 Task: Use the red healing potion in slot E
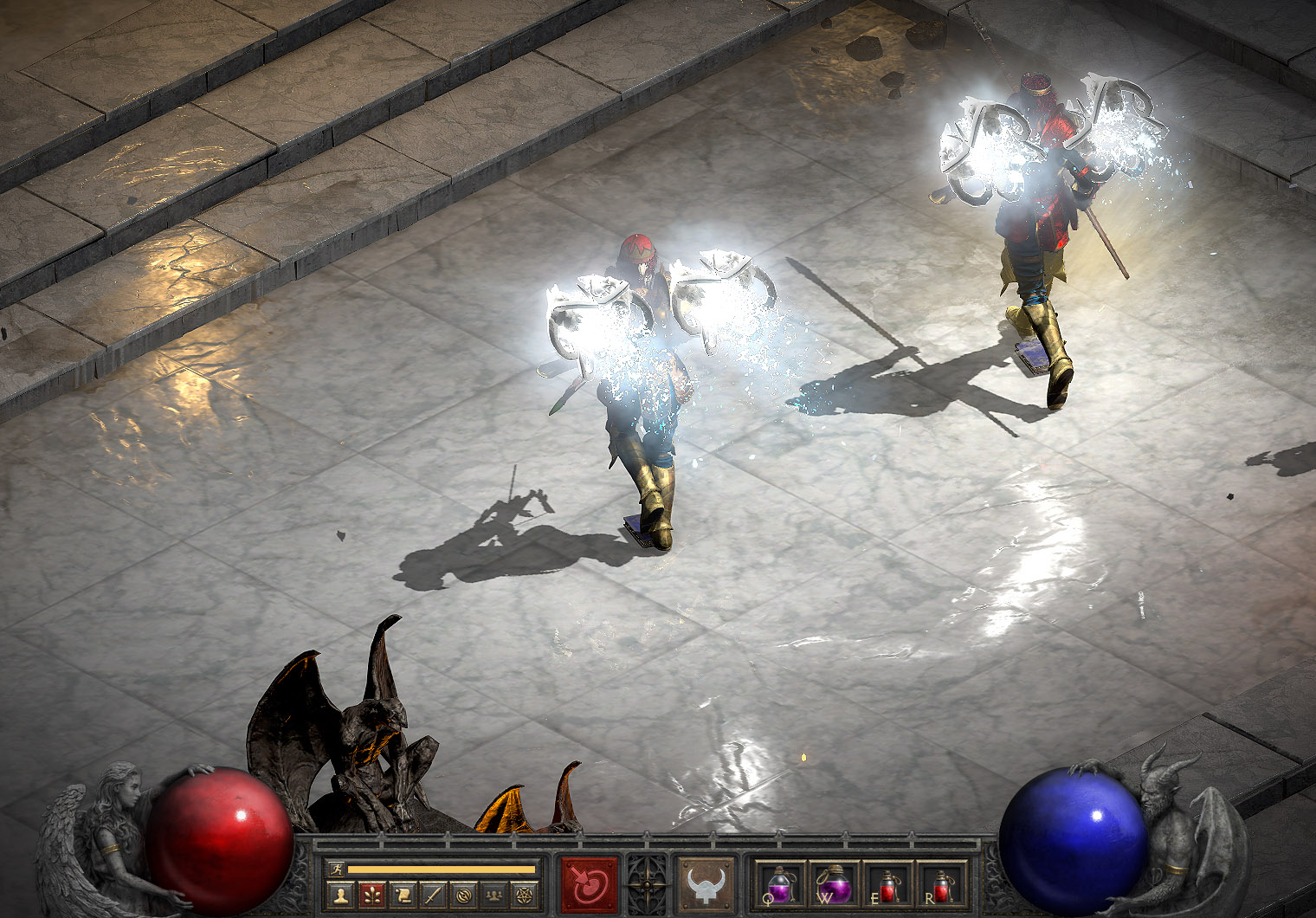[888, 884]
